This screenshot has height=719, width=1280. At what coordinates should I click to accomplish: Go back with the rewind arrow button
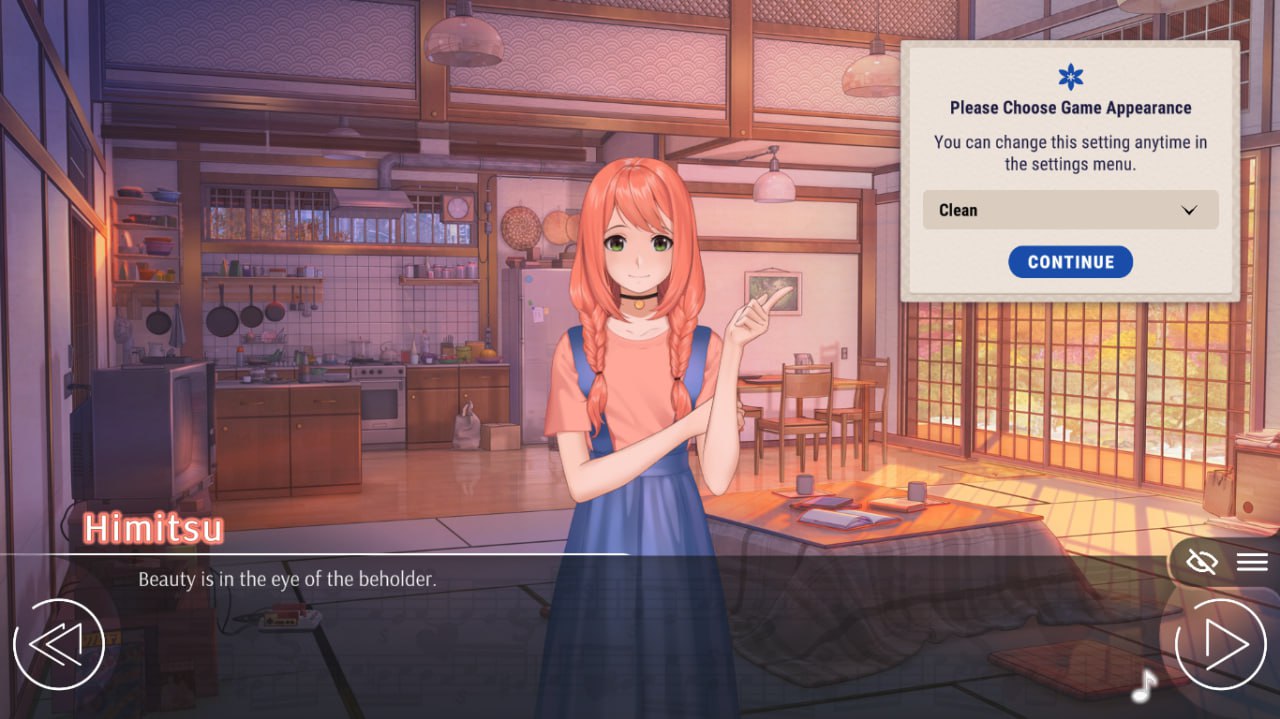(58, 645)
